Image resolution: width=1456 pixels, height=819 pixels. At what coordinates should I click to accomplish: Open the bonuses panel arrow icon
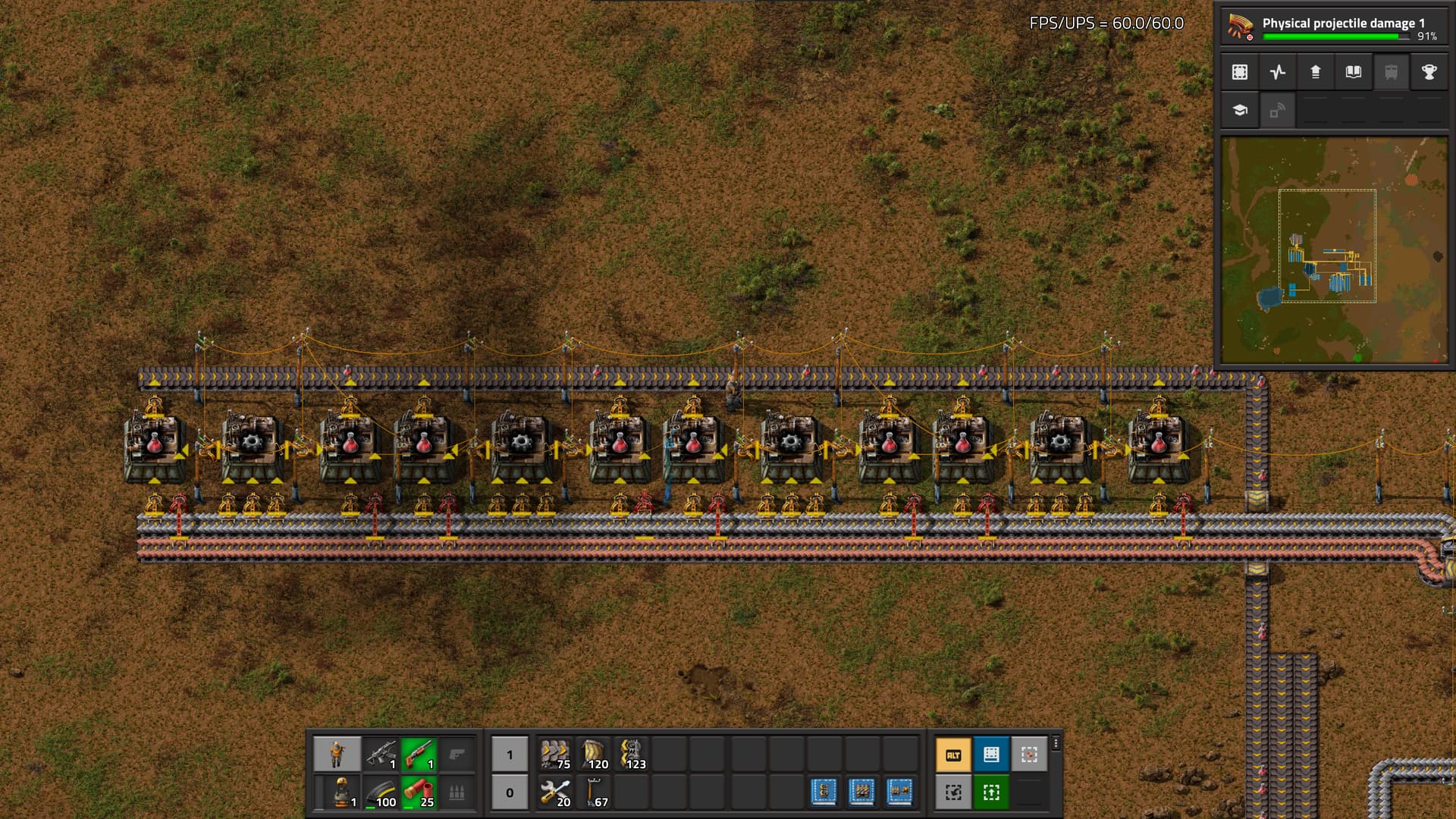[1316, 72]
